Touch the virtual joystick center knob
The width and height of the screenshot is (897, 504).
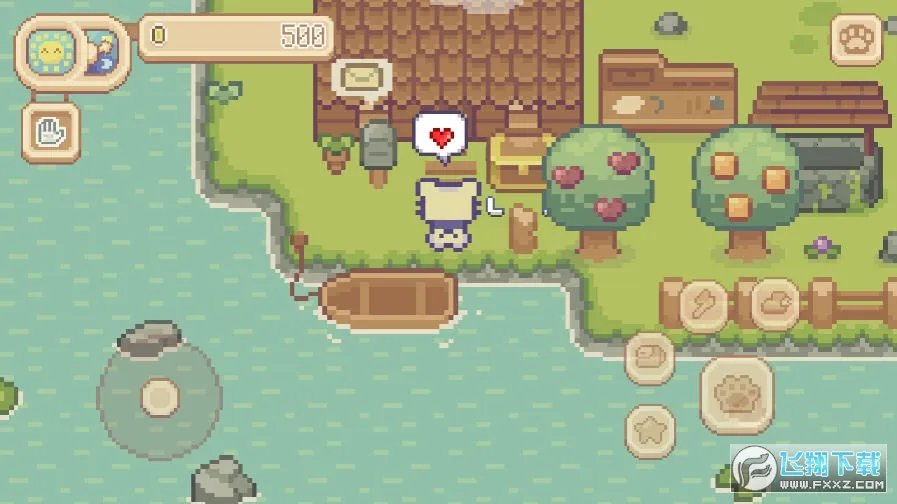(159, 397)
